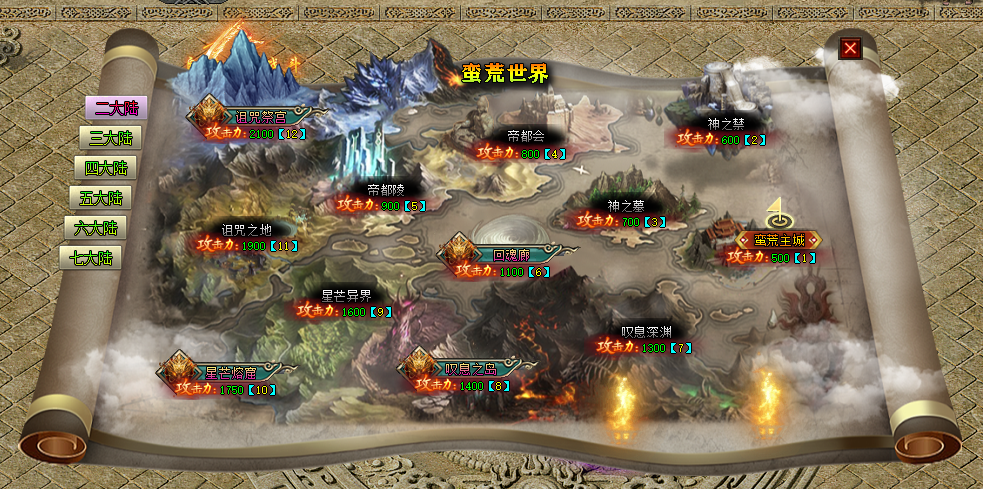Select the 三大陆 continent tab

pos(110,138)
